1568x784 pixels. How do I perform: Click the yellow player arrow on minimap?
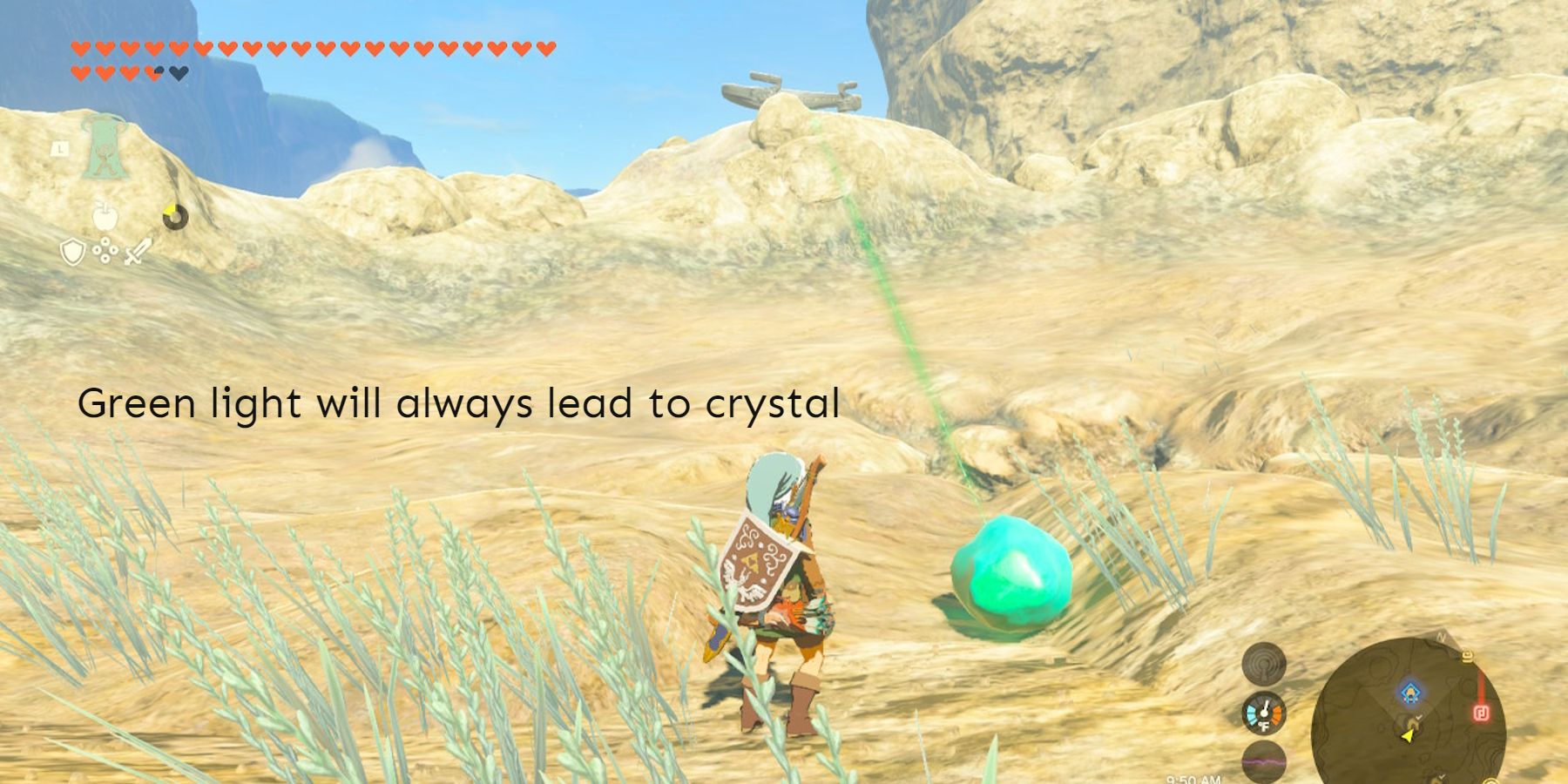click(1408, 736)
